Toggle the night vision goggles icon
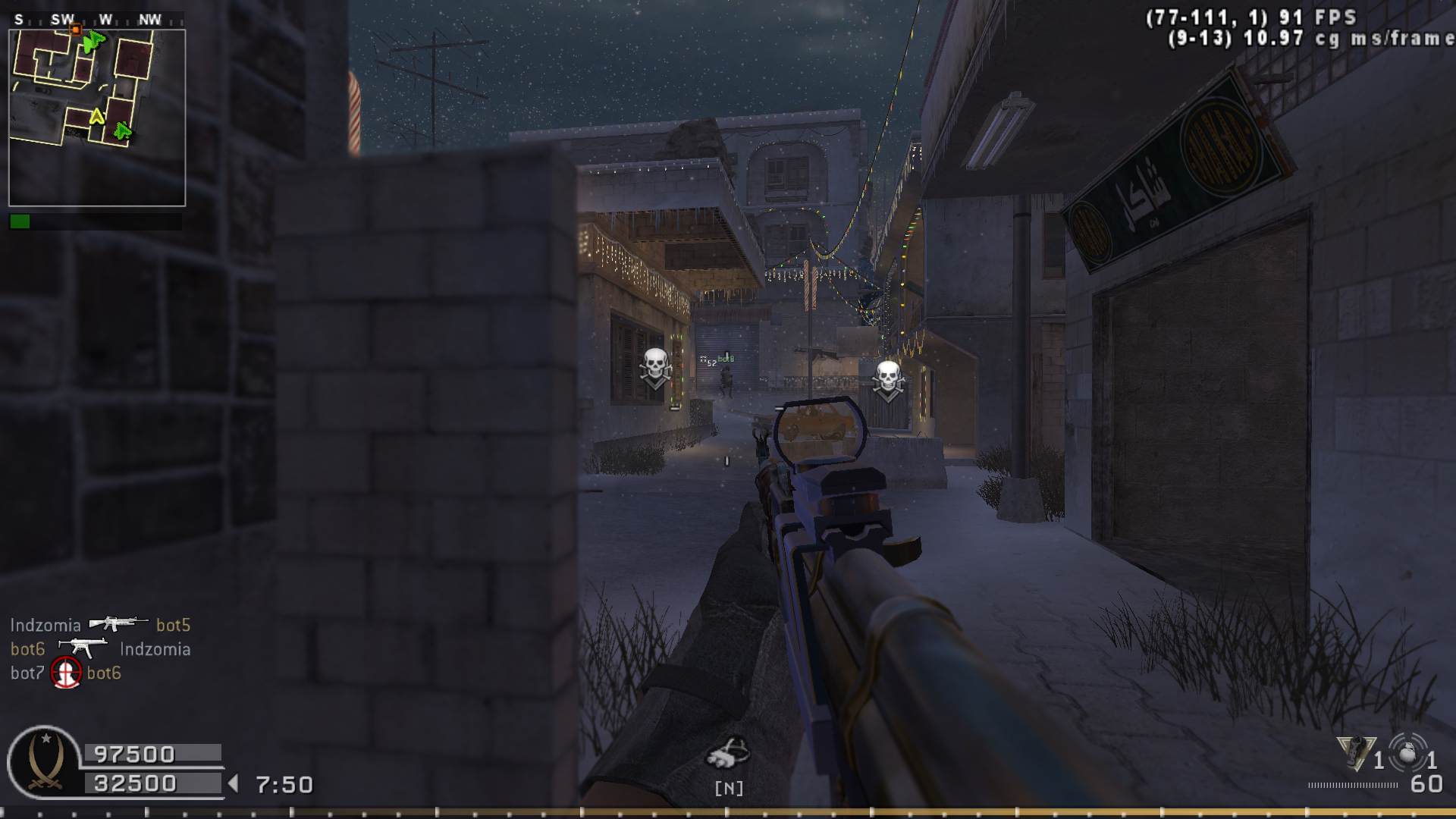 728,752
